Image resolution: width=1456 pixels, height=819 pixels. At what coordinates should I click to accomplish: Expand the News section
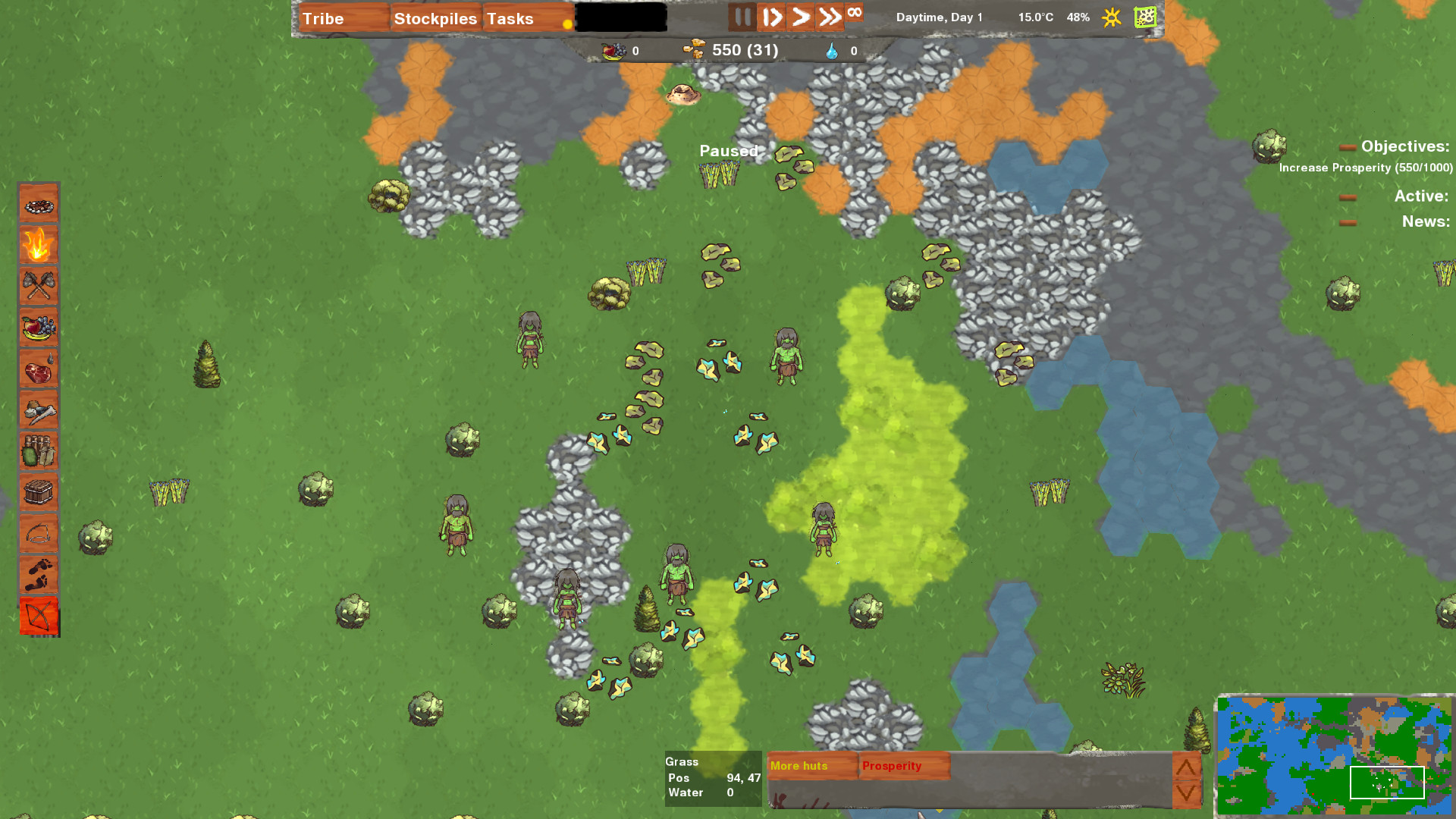pyautogui.click(x=1349, y=223)
